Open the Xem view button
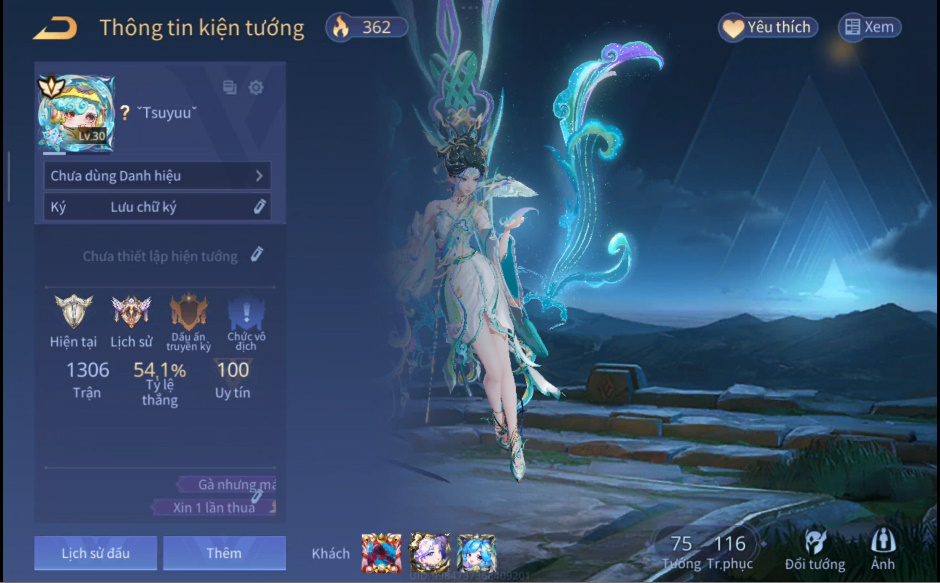940x583 pixels. pos(868,28)
